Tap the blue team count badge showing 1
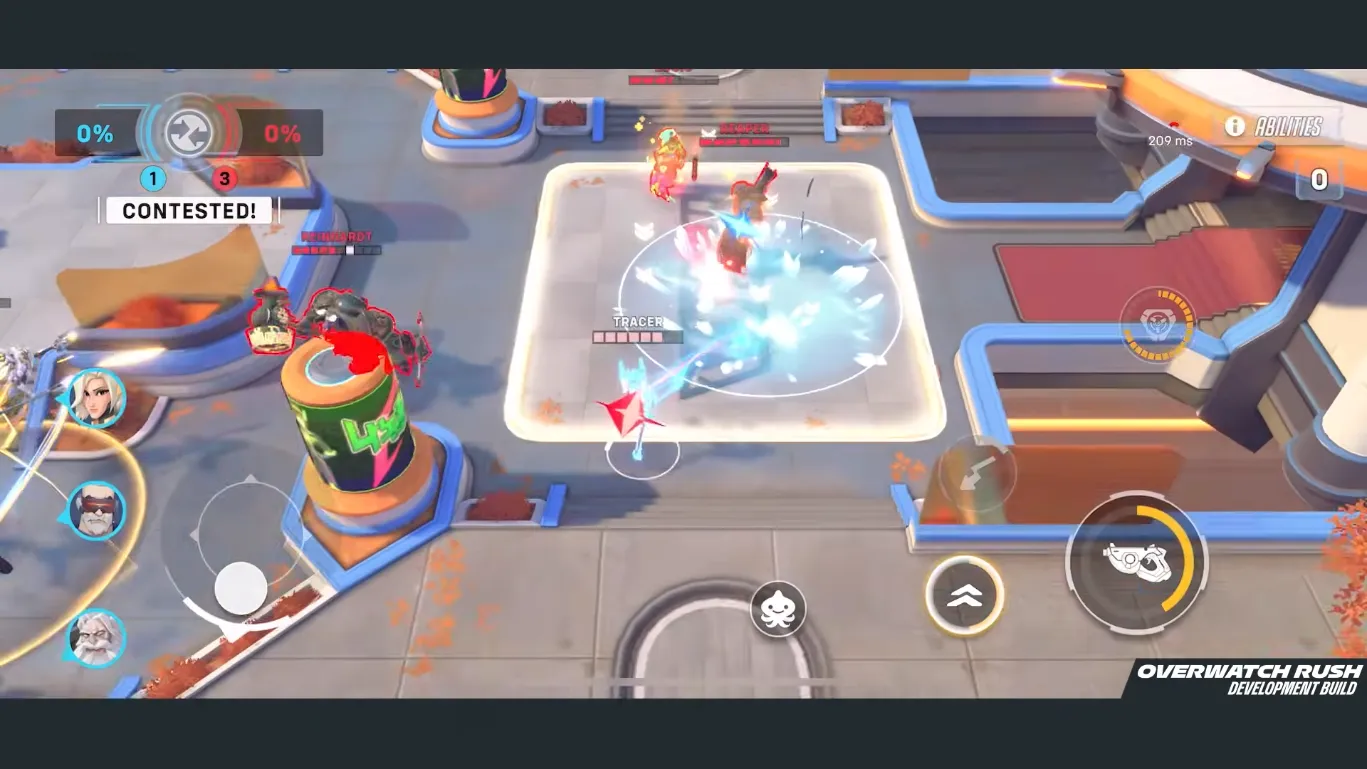The width and height of the screenshot is (1367, 769). click(152, 178)
